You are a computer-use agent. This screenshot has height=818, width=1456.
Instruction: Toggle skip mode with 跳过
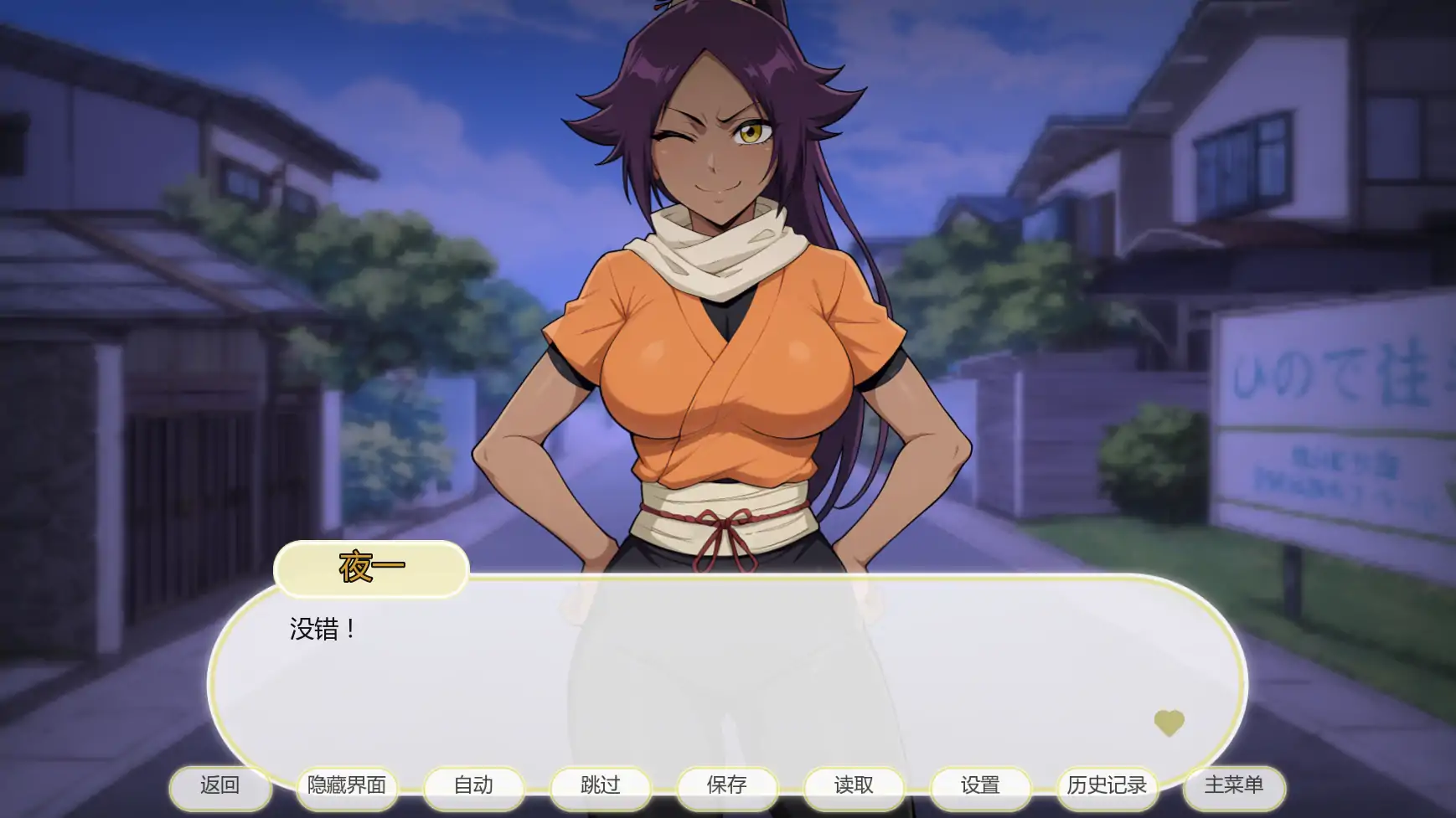click(x=602, y=787)
